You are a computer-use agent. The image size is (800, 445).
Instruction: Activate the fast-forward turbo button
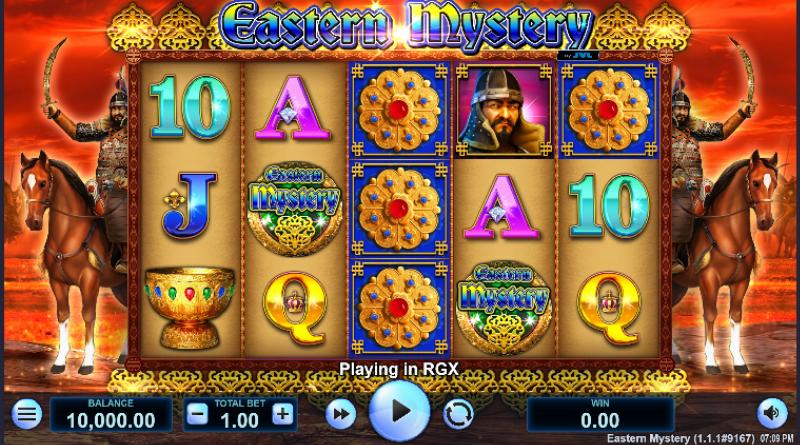pyautogui.click(x=342, y=413)
